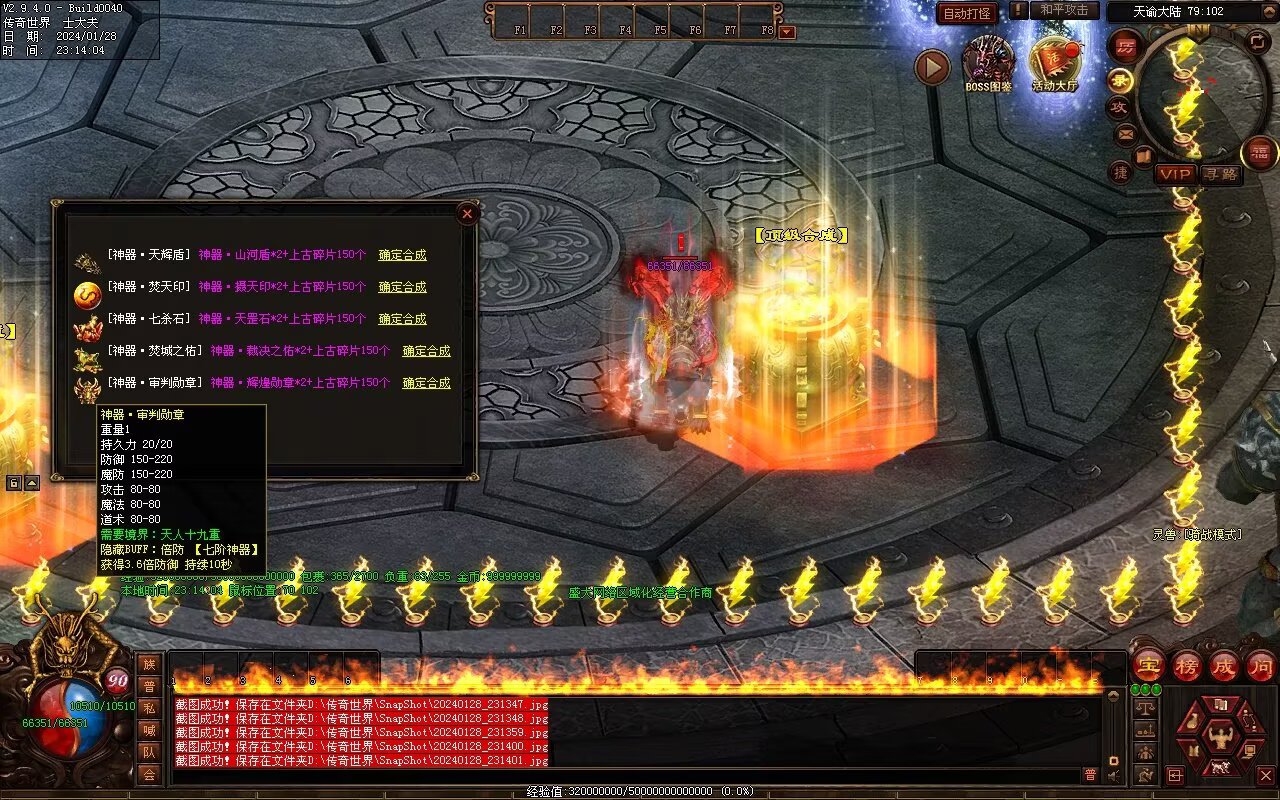Click the 福 welfare button

(x=1259, y=153)
